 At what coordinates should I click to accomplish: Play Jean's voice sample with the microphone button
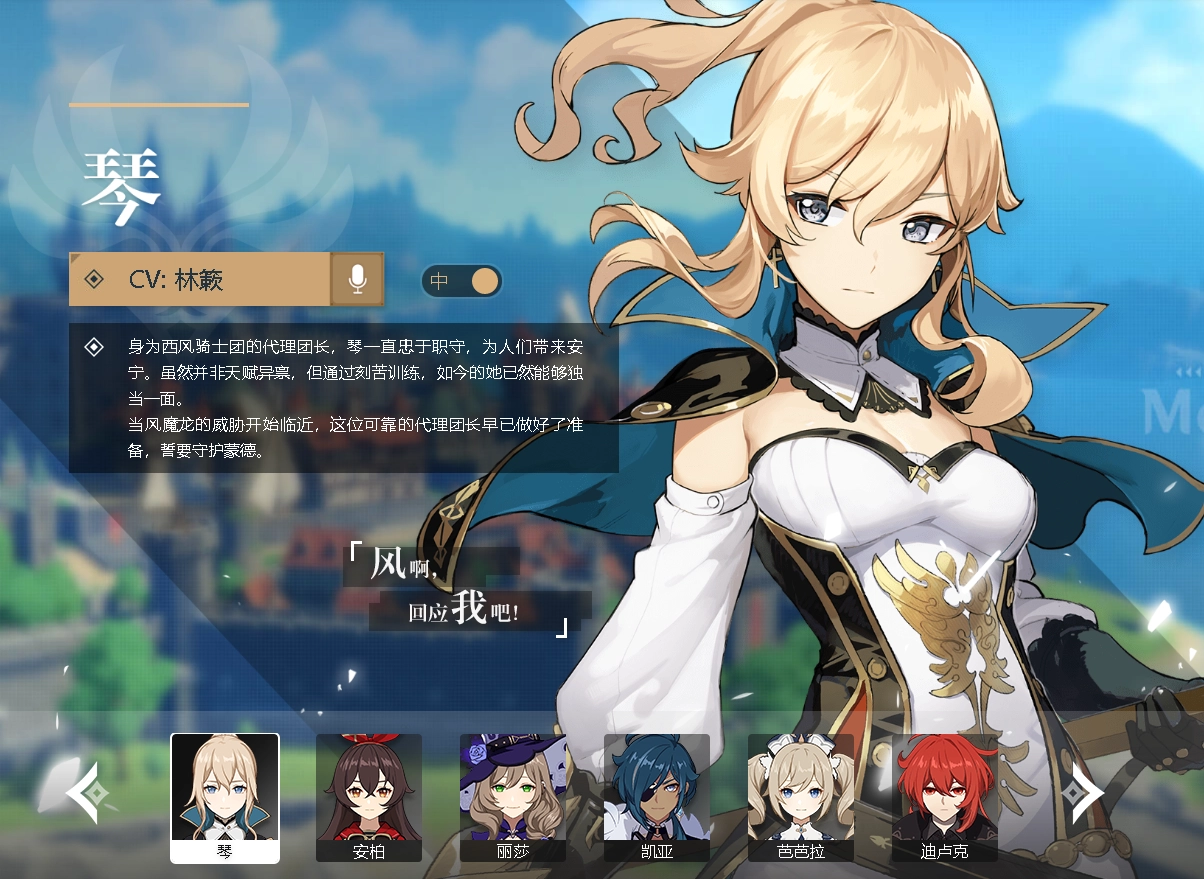tap(357, 279)
